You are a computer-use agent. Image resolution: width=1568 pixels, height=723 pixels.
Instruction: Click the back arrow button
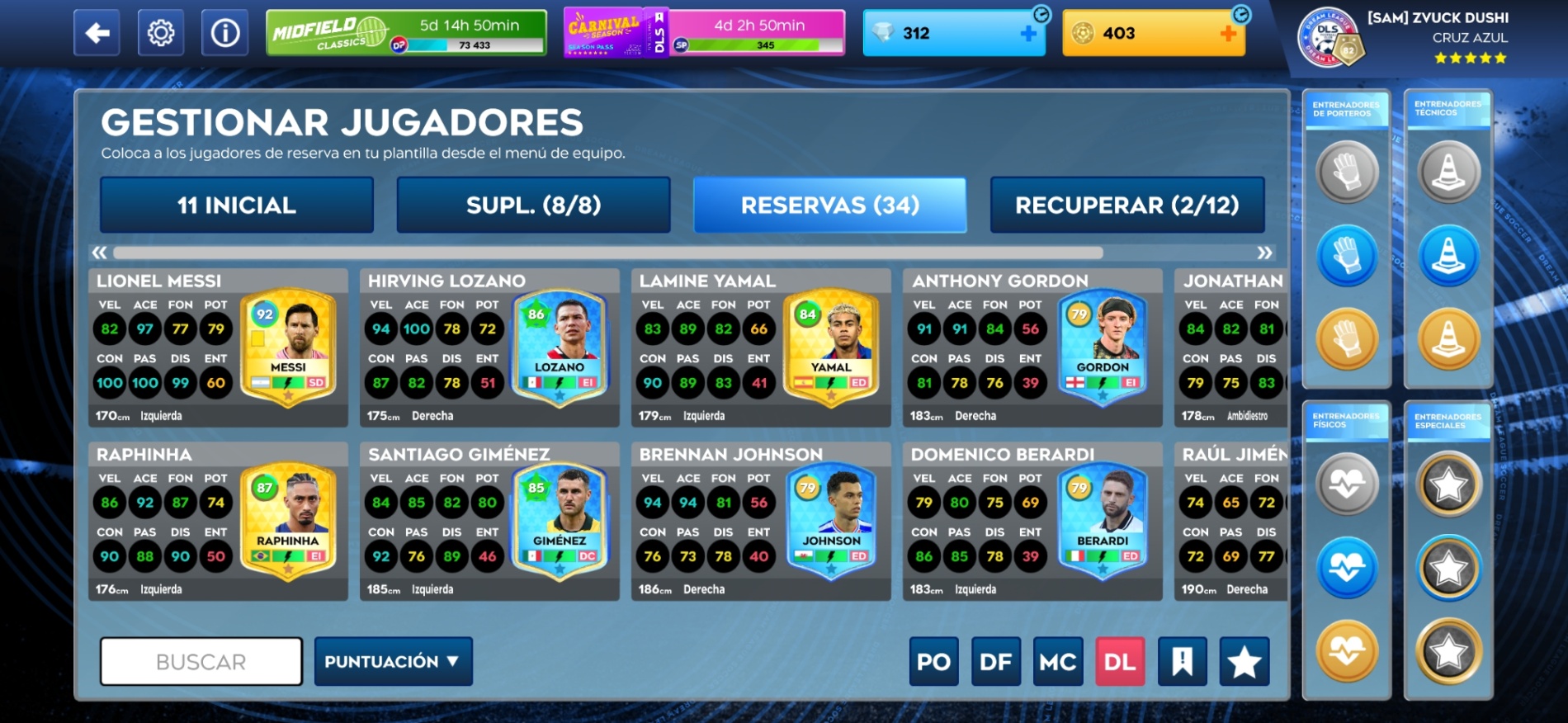(97, 33)
